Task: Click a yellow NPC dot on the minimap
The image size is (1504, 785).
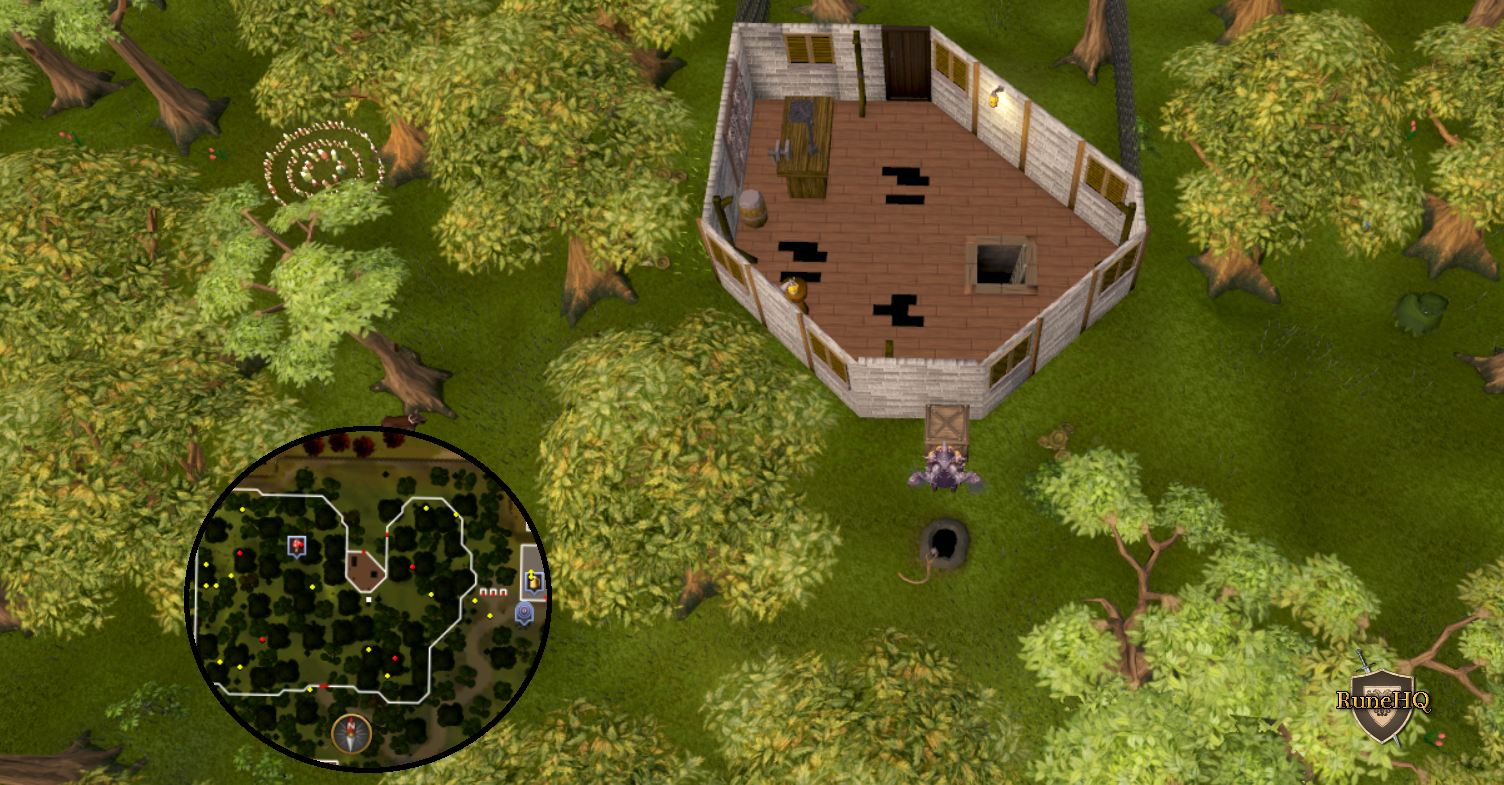Action: 426,508
